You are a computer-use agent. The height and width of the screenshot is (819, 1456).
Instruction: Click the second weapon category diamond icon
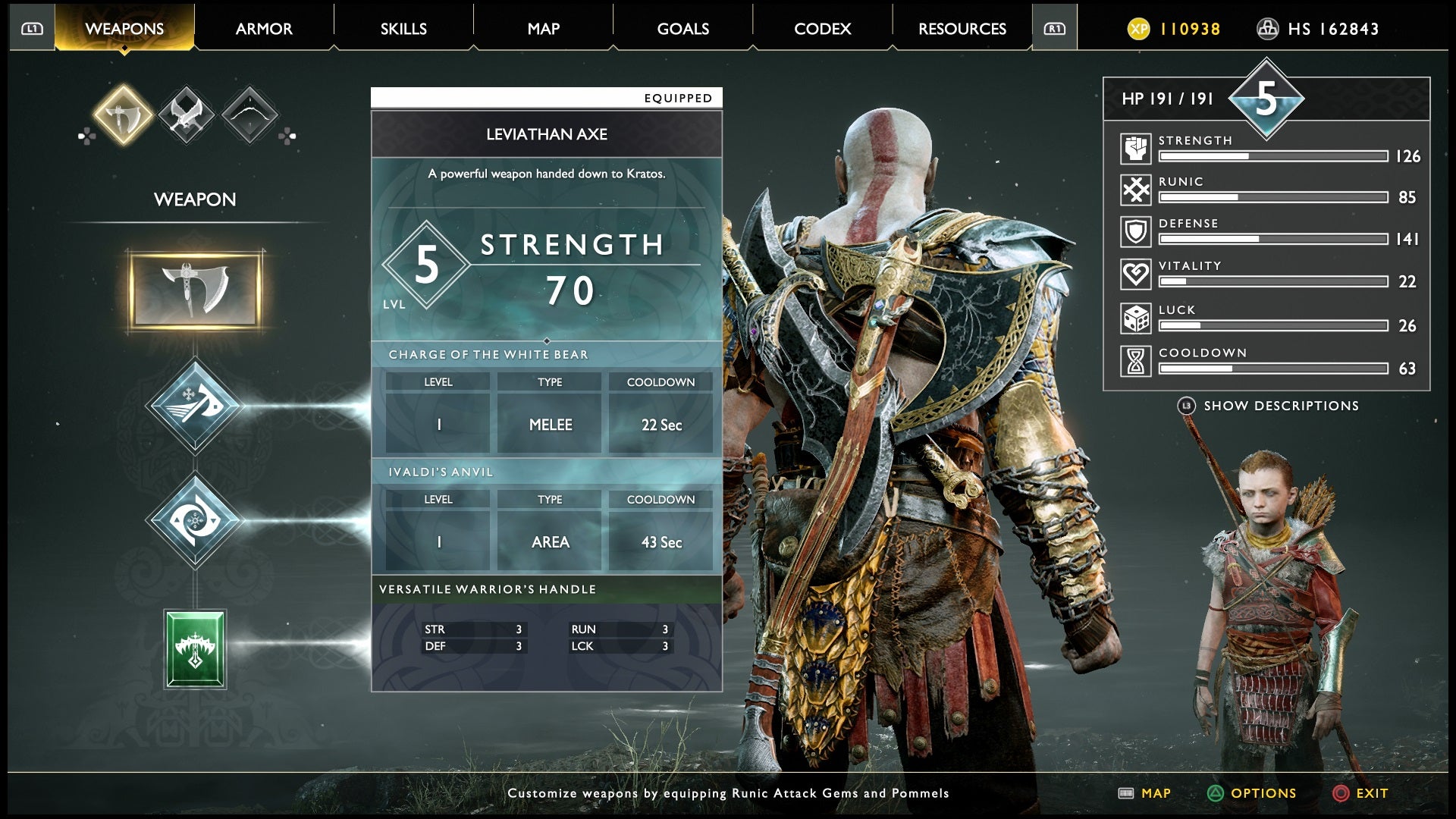pos(186,115)
